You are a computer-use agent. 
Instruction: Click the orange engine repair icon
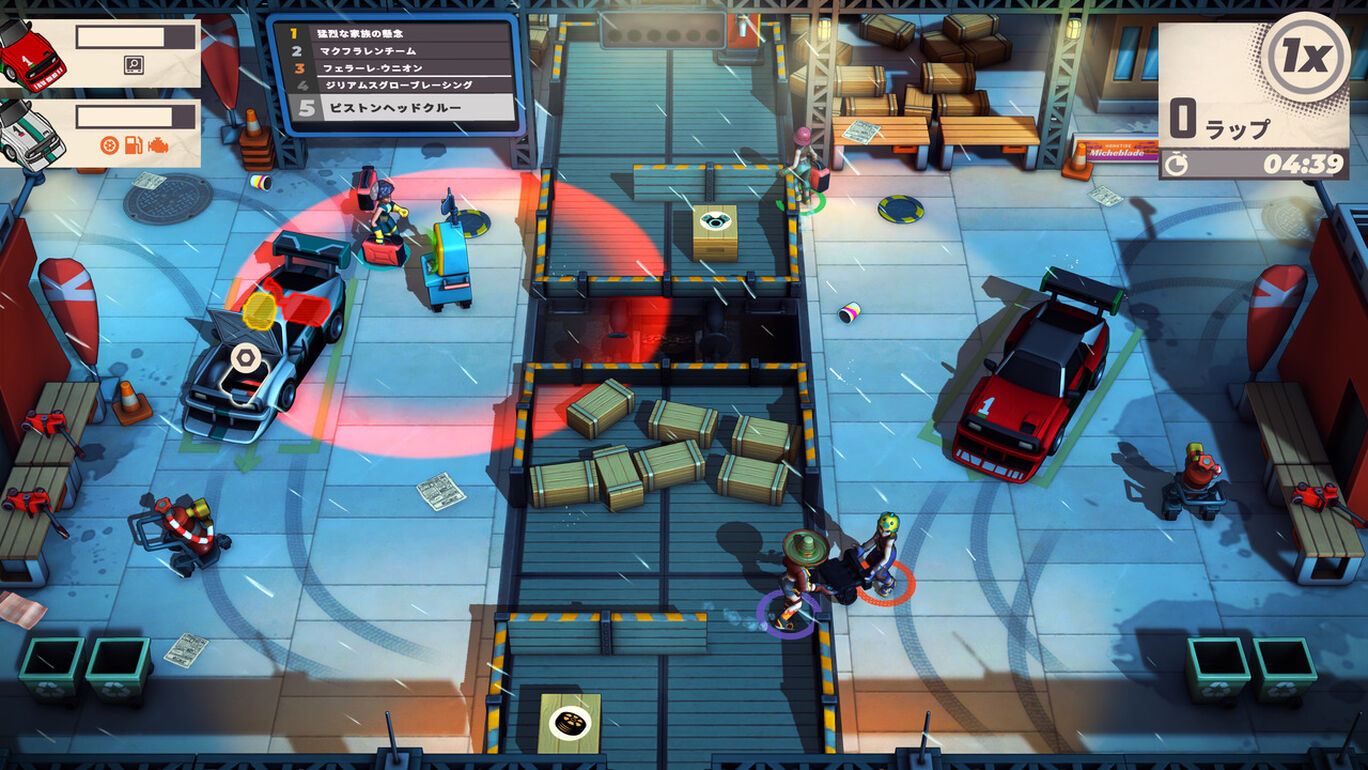tap(157, 146)
